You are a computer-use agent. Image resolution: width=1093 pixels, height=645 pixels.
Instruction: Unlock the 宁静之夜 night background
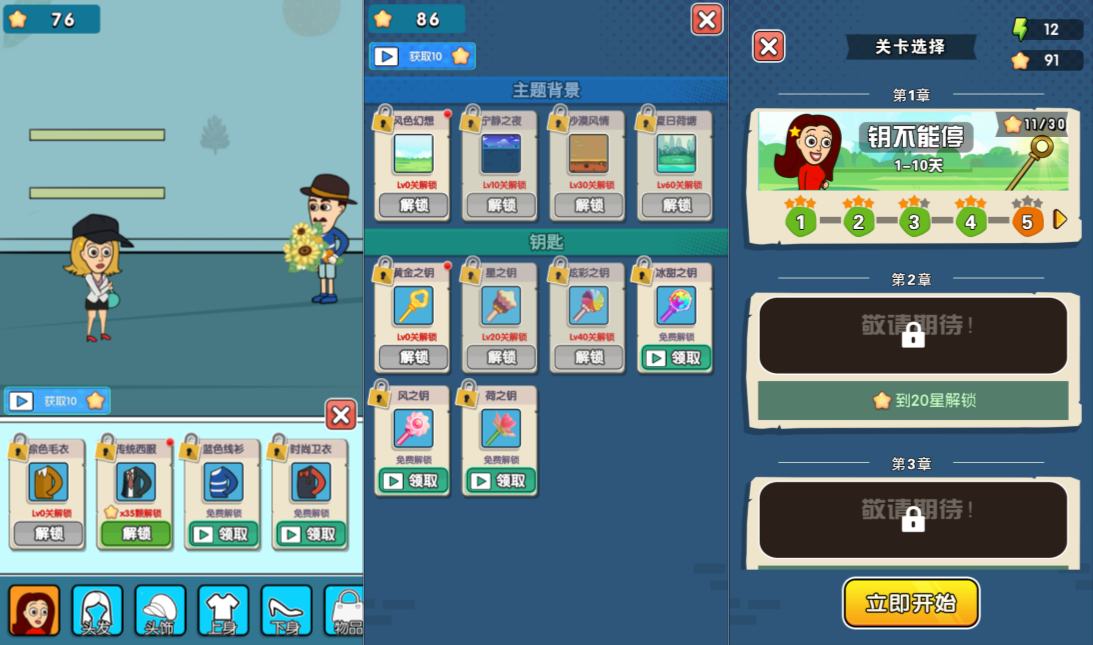(499, 205)
